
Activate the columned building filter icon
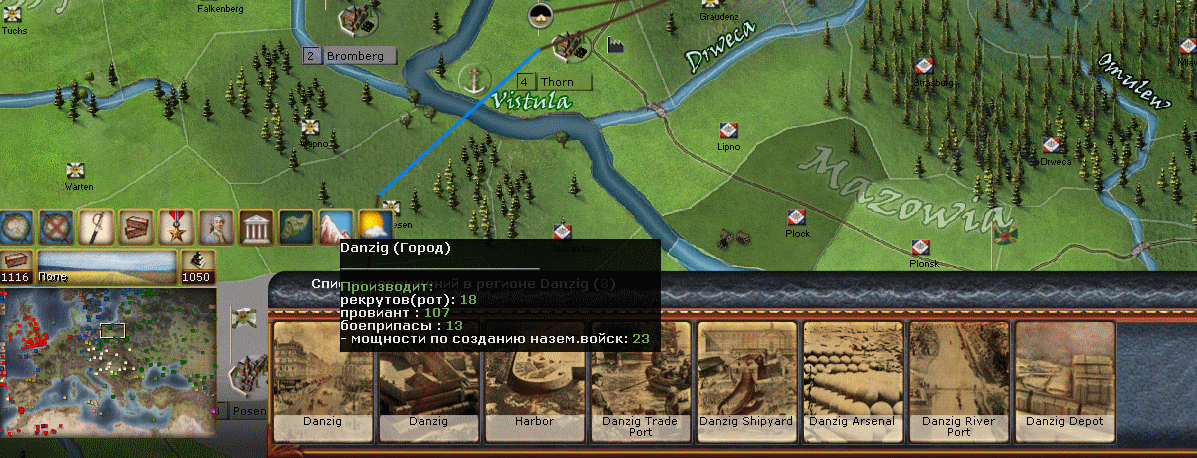[x=256, y=227]
